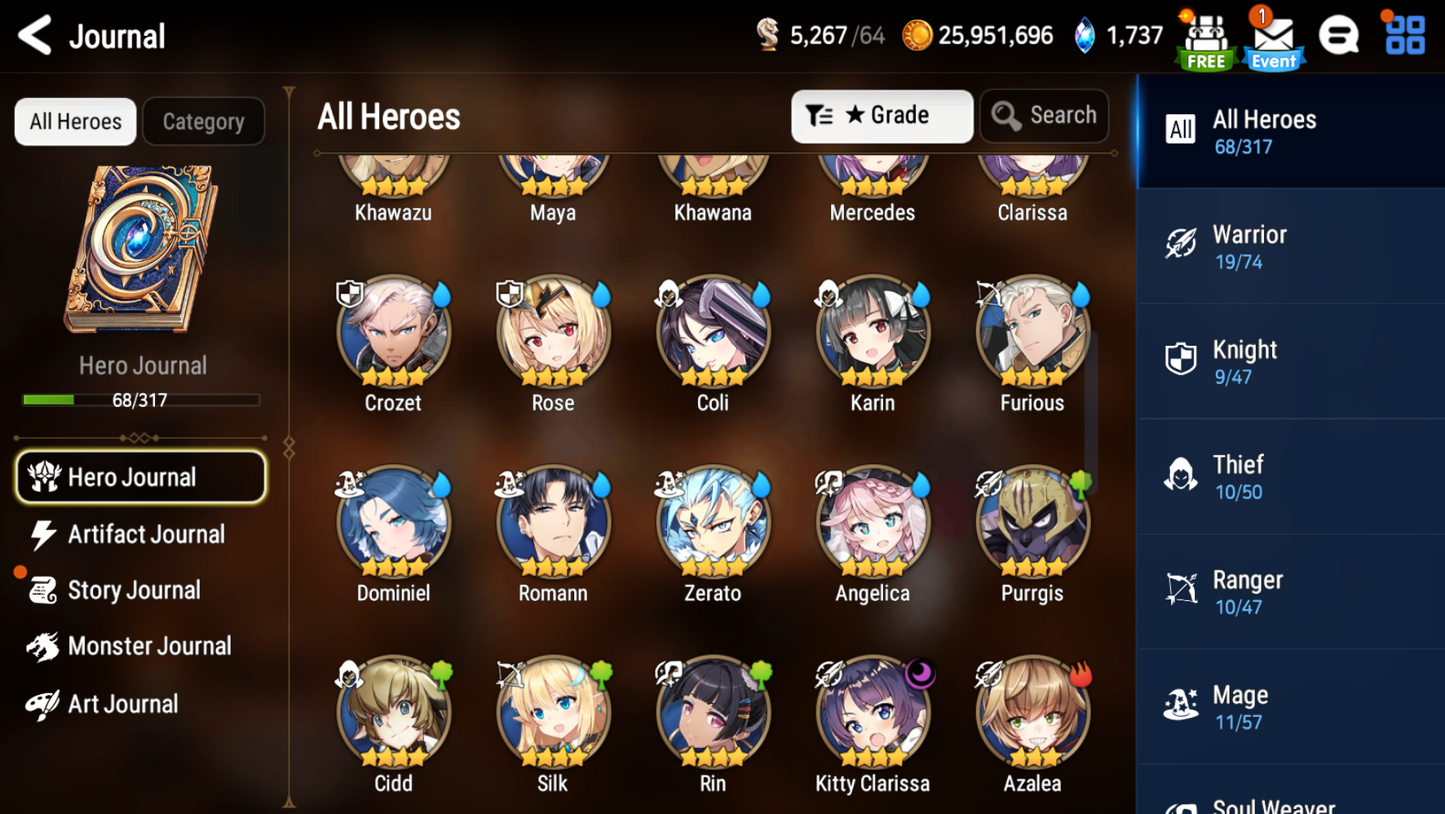Select the Mage class filter
Screen dimensions: 1445x814
point(1290,706)
